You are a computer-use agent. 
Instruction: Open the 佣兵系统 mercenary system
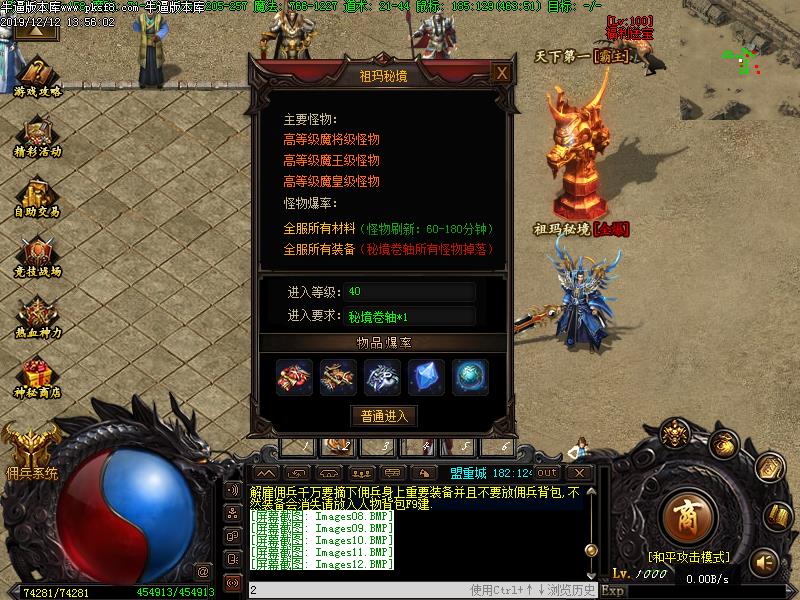(x=30, y=450)
